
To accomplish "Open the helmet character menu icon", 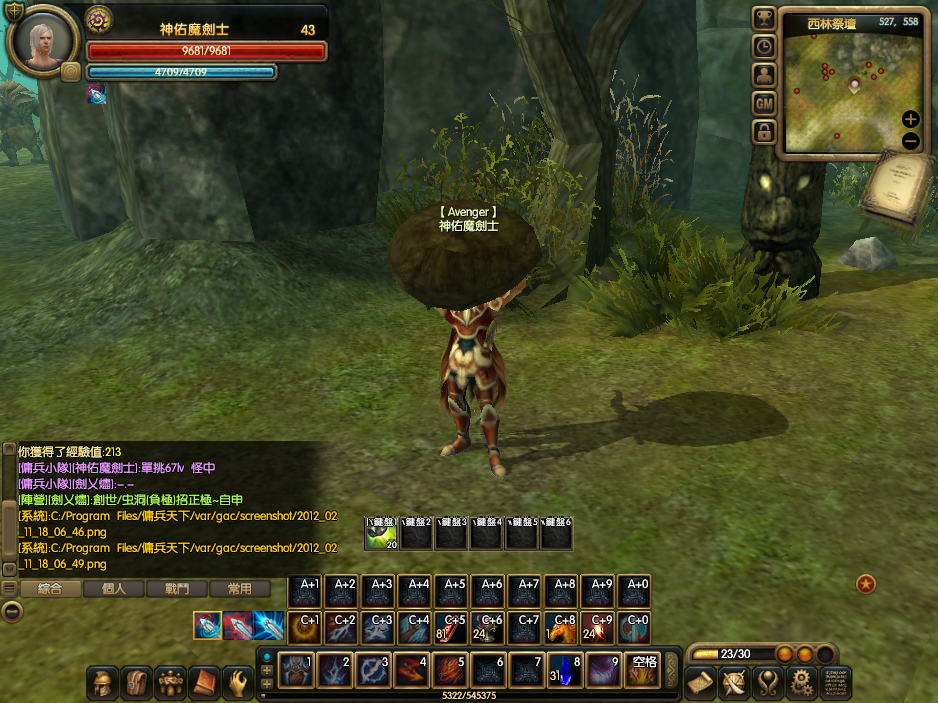I will (103, 683).
